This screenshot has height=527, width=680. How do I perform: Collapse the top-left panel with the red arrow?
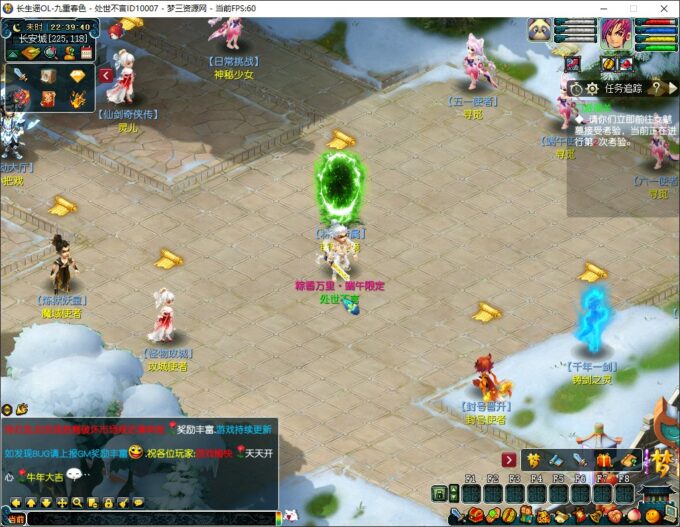click(x=106, y=75)
